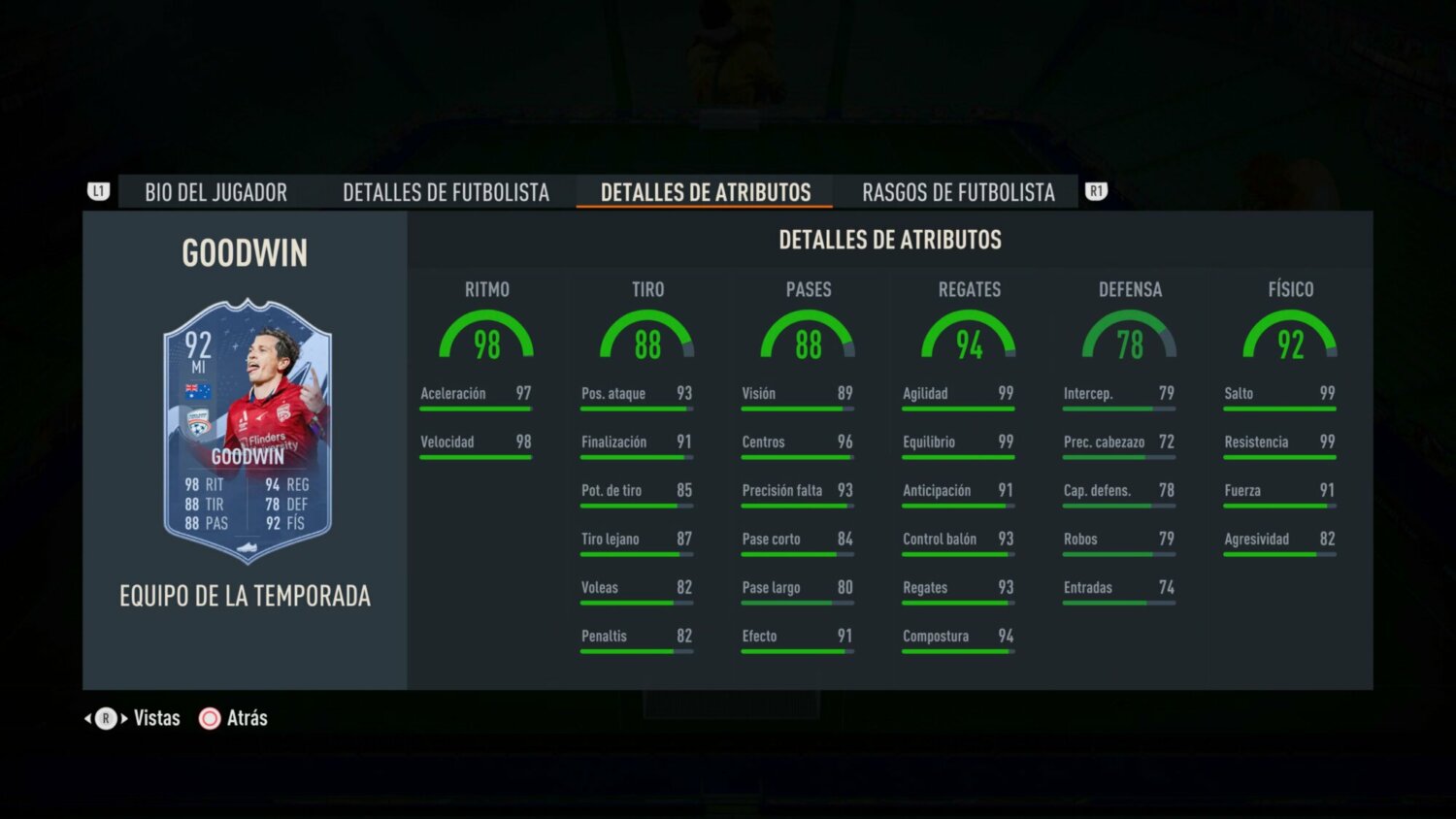Open the DETALLES DE FUTBOLISTA tab
The image size is (1456, 819).
point(446,192)
